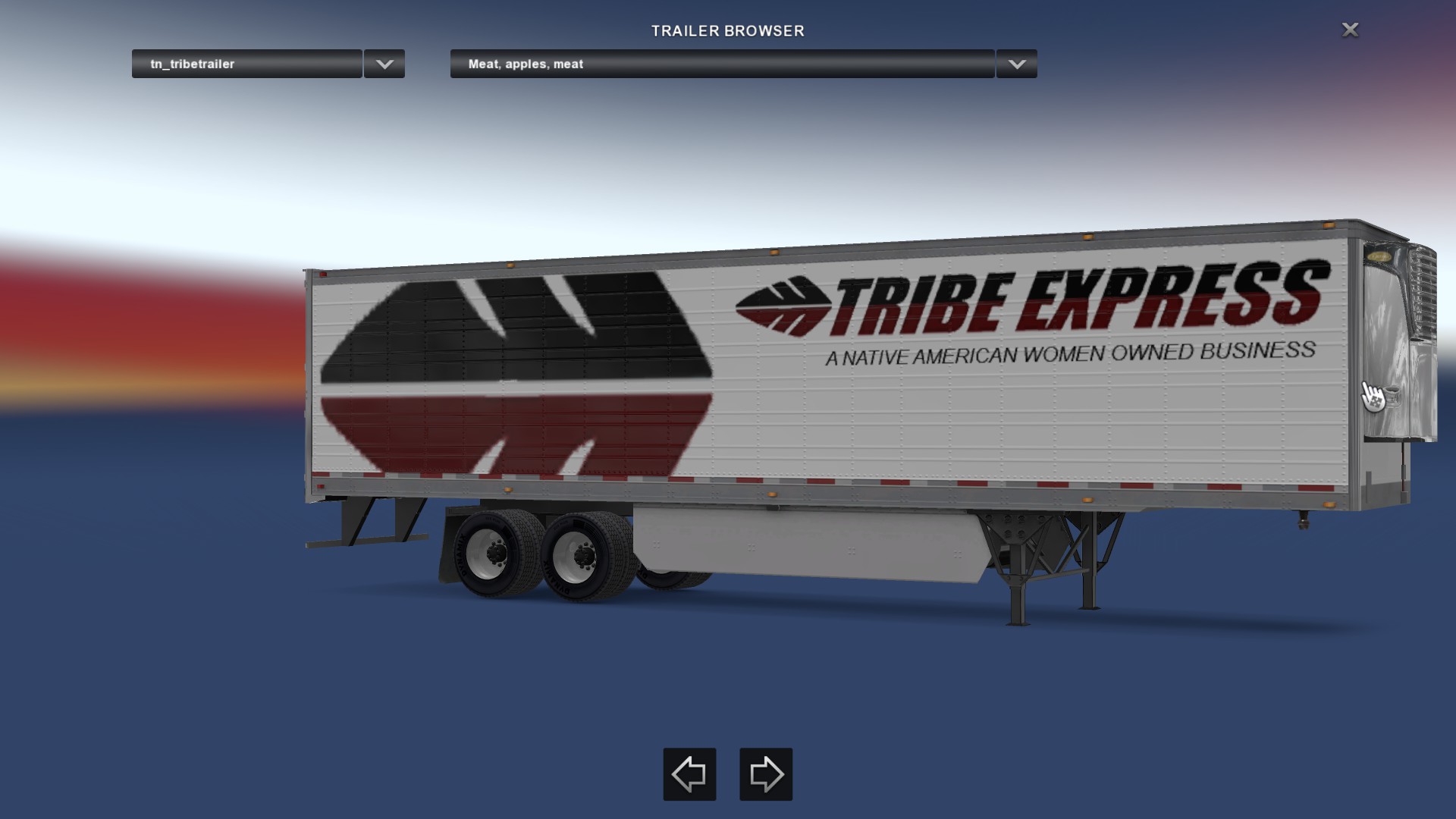Open the Meat, apples, meat cargo dropdown
This screenshot has height=819, width=1456.
(x=722, y=64)
